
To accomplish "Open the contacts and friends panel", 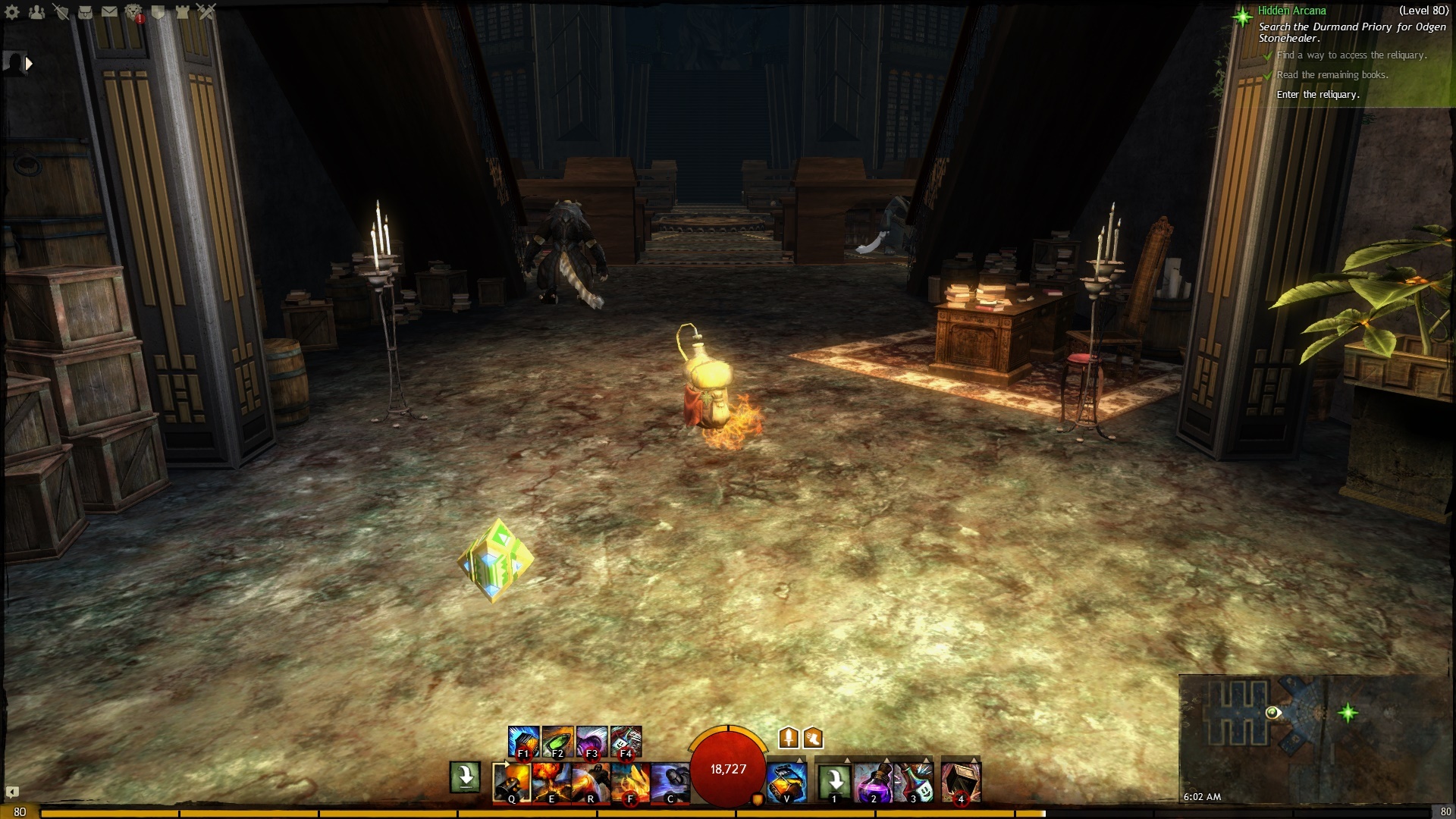I will click(36, 11).
